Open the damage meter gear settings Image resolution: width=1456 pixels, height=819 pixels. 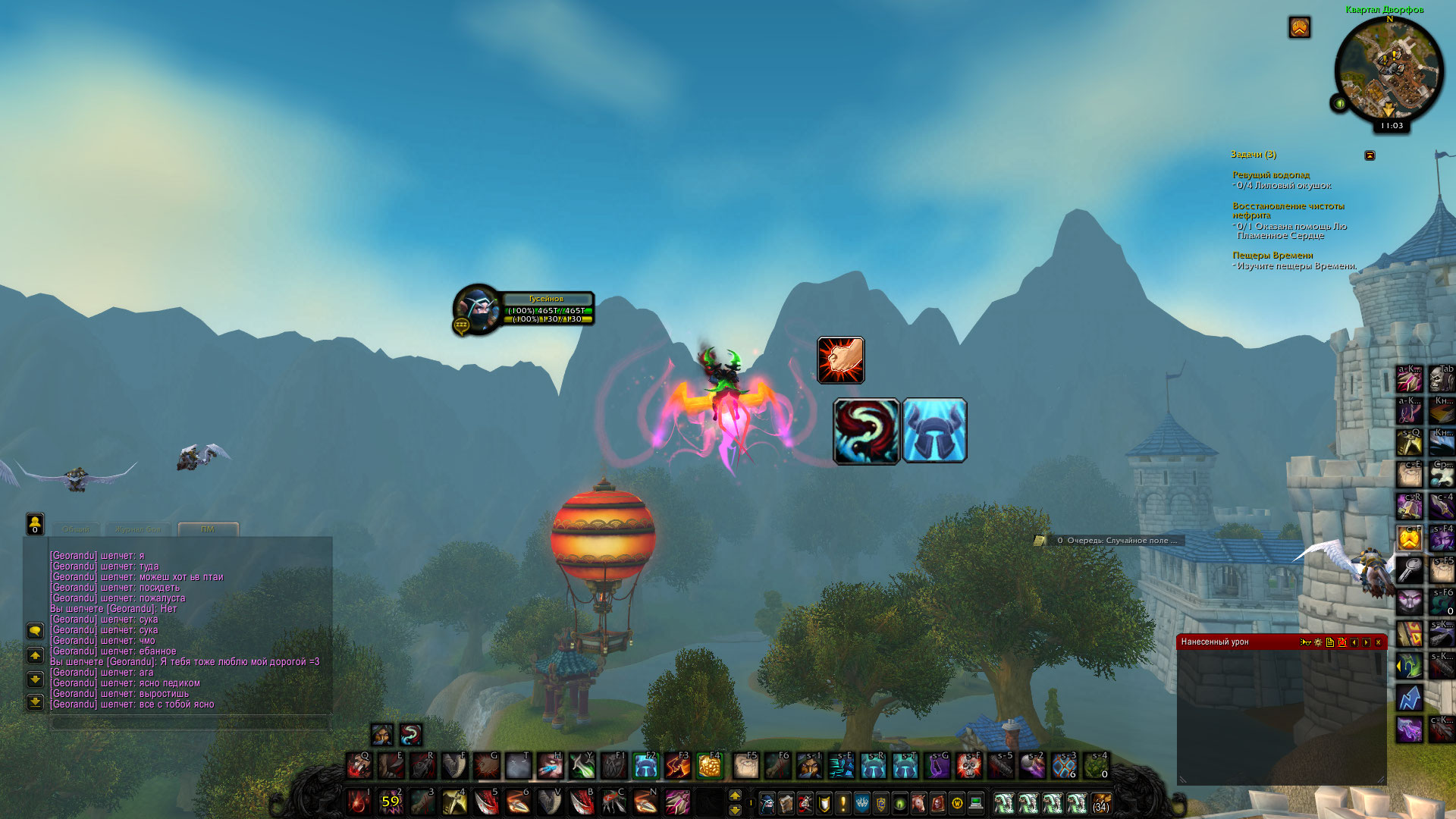click(x=1318, y=642)
